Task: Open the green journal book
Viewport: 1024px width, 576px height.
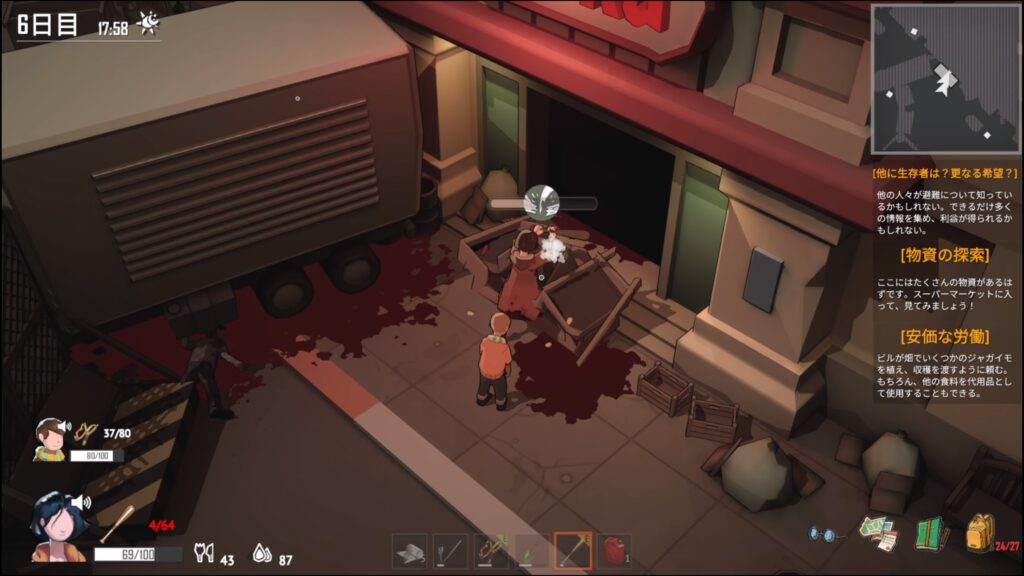Action: pyautogui.click(x=931, y=533)
